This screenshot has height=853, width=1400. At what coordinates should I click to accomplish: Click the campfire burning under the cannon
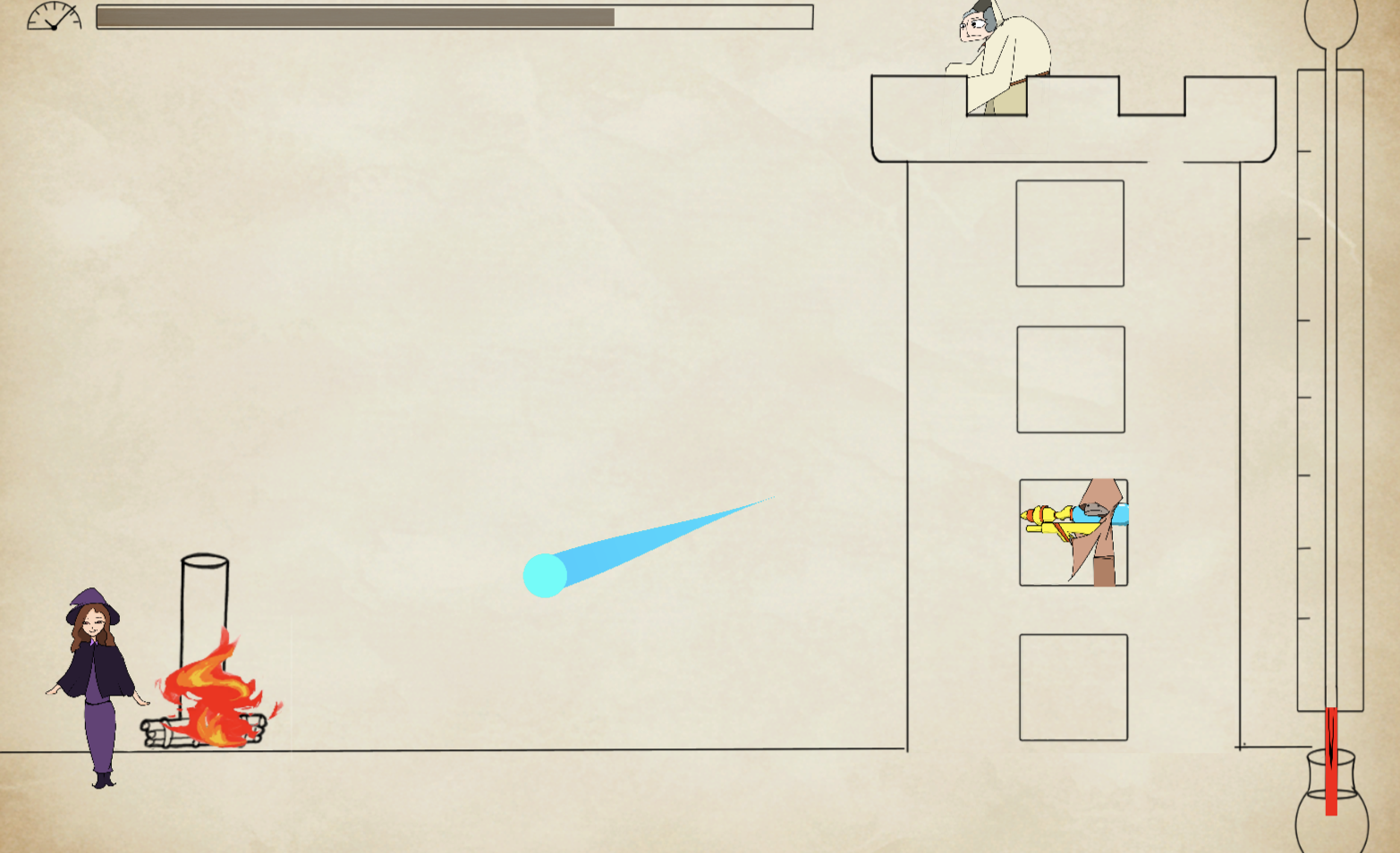click(210, 688)
